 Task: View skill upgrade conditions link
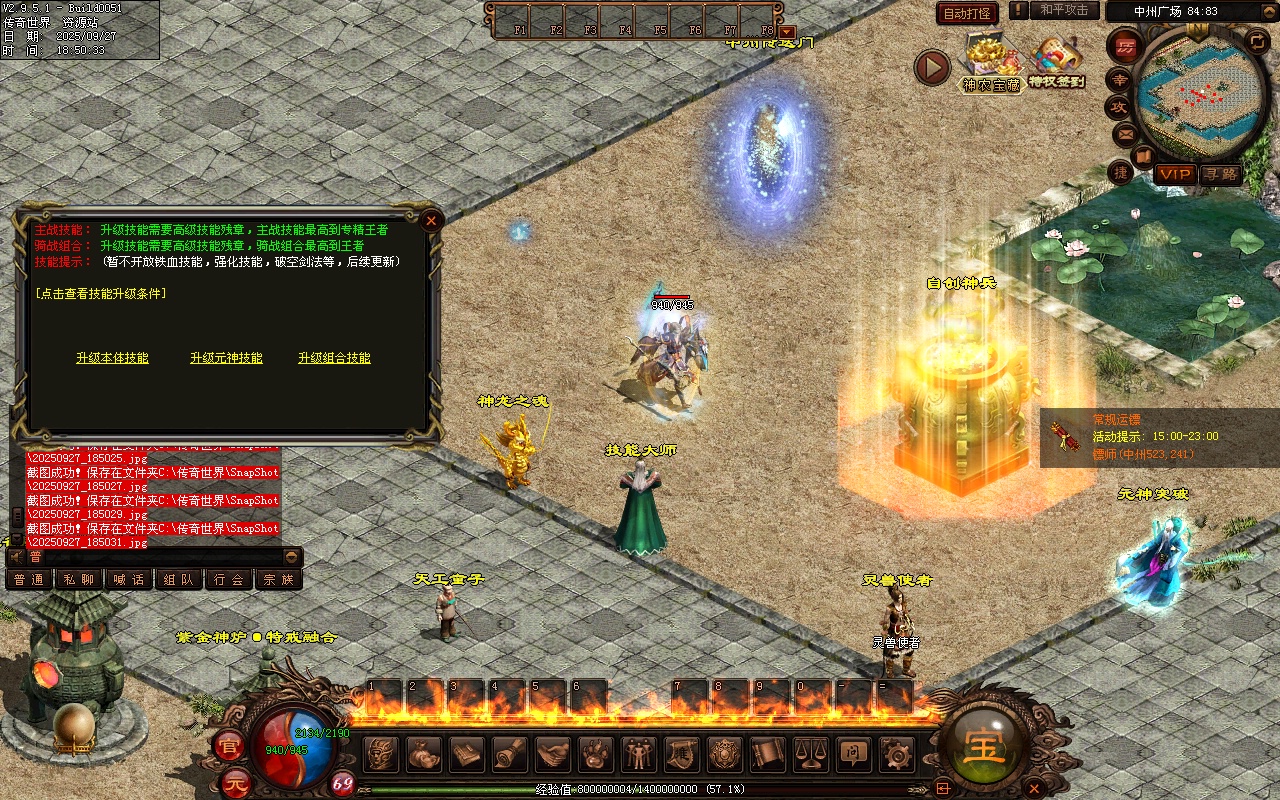point(100,294)
